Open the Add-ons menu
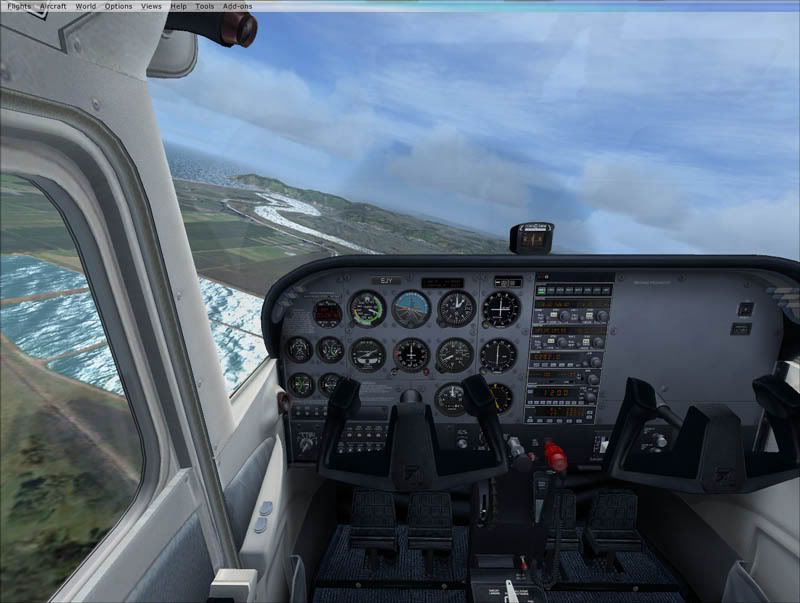This screenshot has height=603, width=800. pos(238,6)
